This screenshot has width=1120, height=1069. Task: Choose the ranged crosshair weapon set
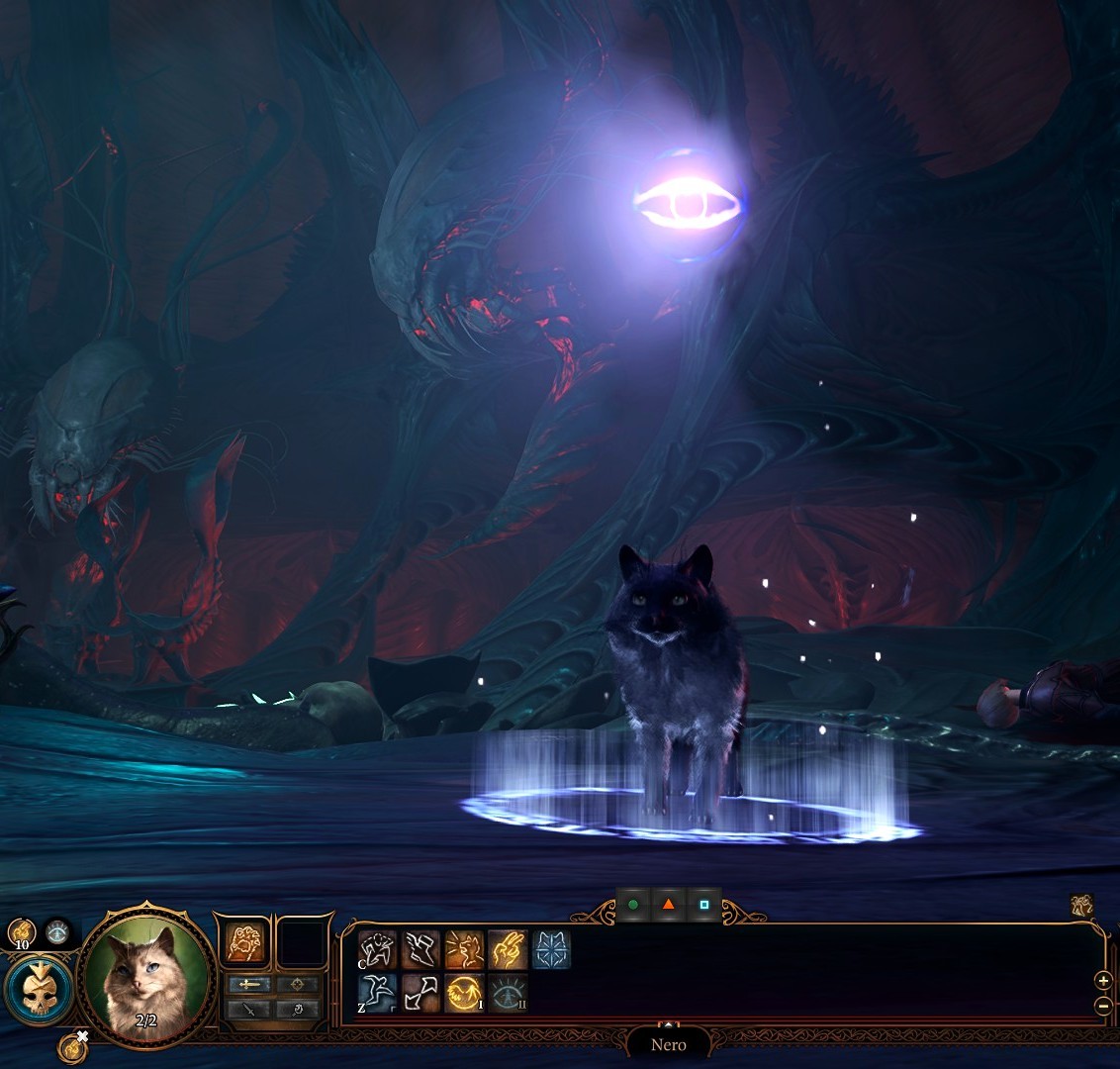(x=297, y=985)
